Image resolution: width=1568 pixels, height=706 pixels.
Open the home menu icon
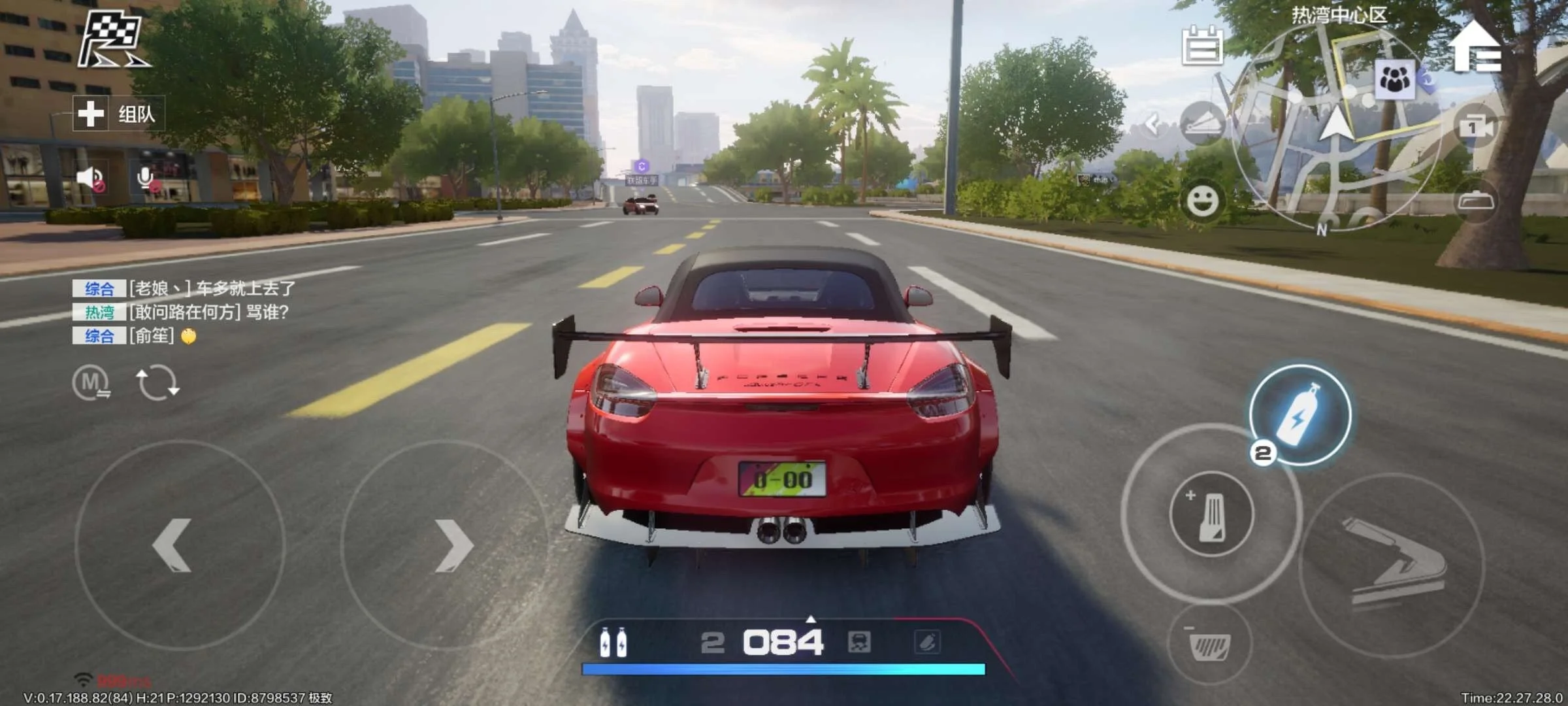tap(1477, 47)
